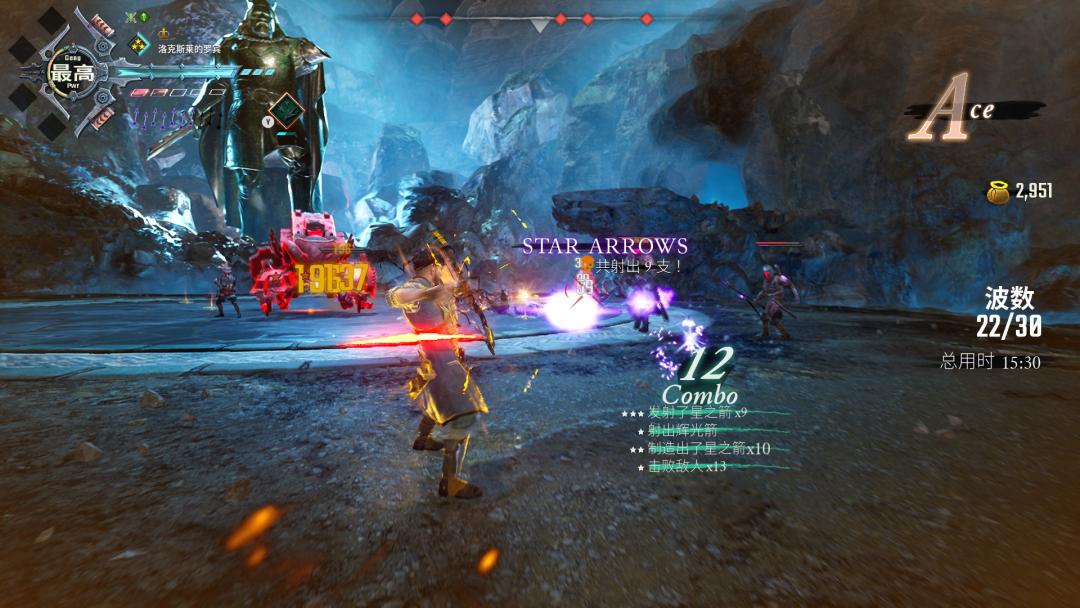Click the green diamond buff icon
Image resolution: width=1080 pixels, height=608 pixels.
144,17
